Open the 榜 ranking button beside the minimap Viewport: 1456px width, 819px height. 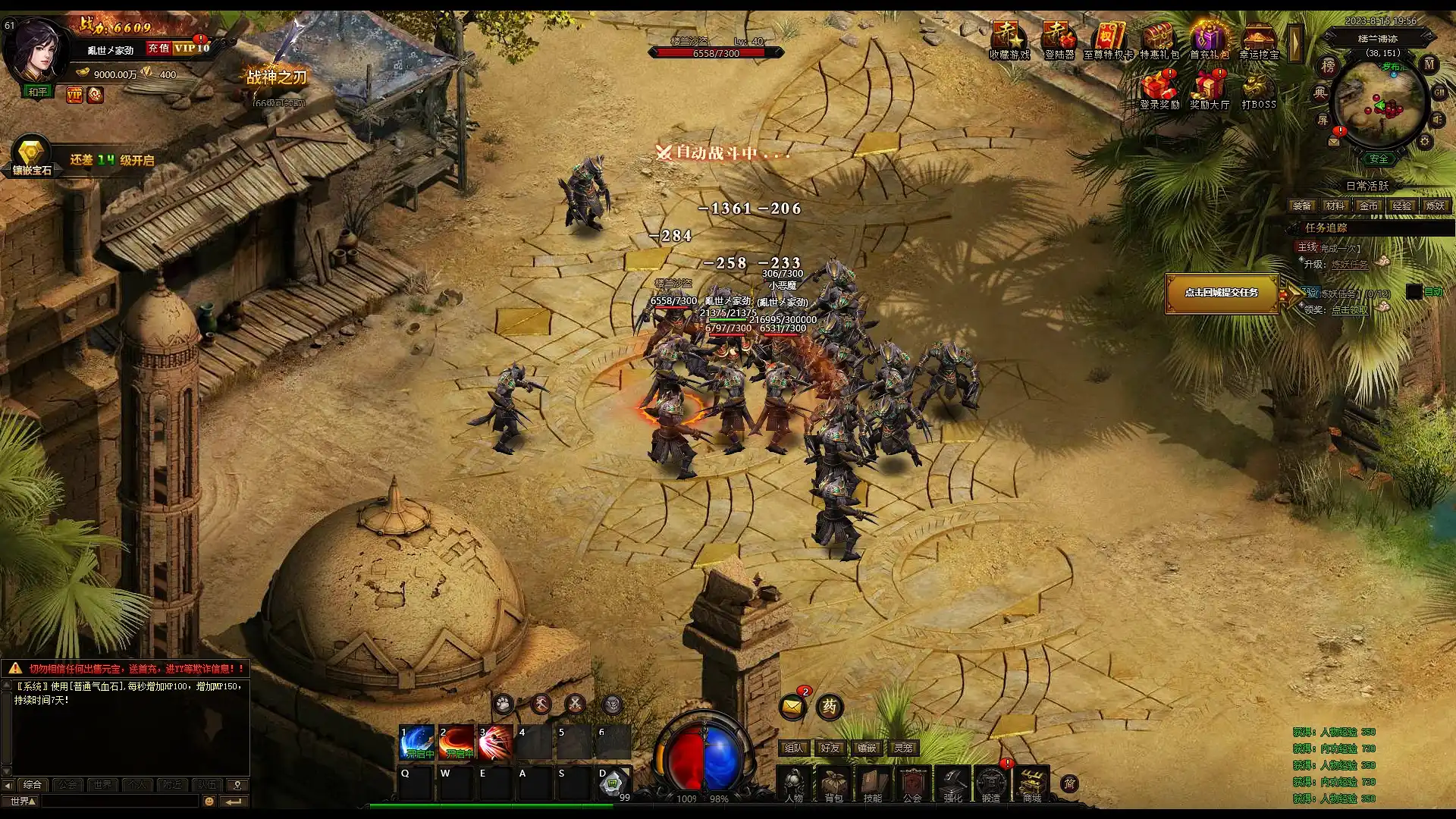pos(1328,67)
